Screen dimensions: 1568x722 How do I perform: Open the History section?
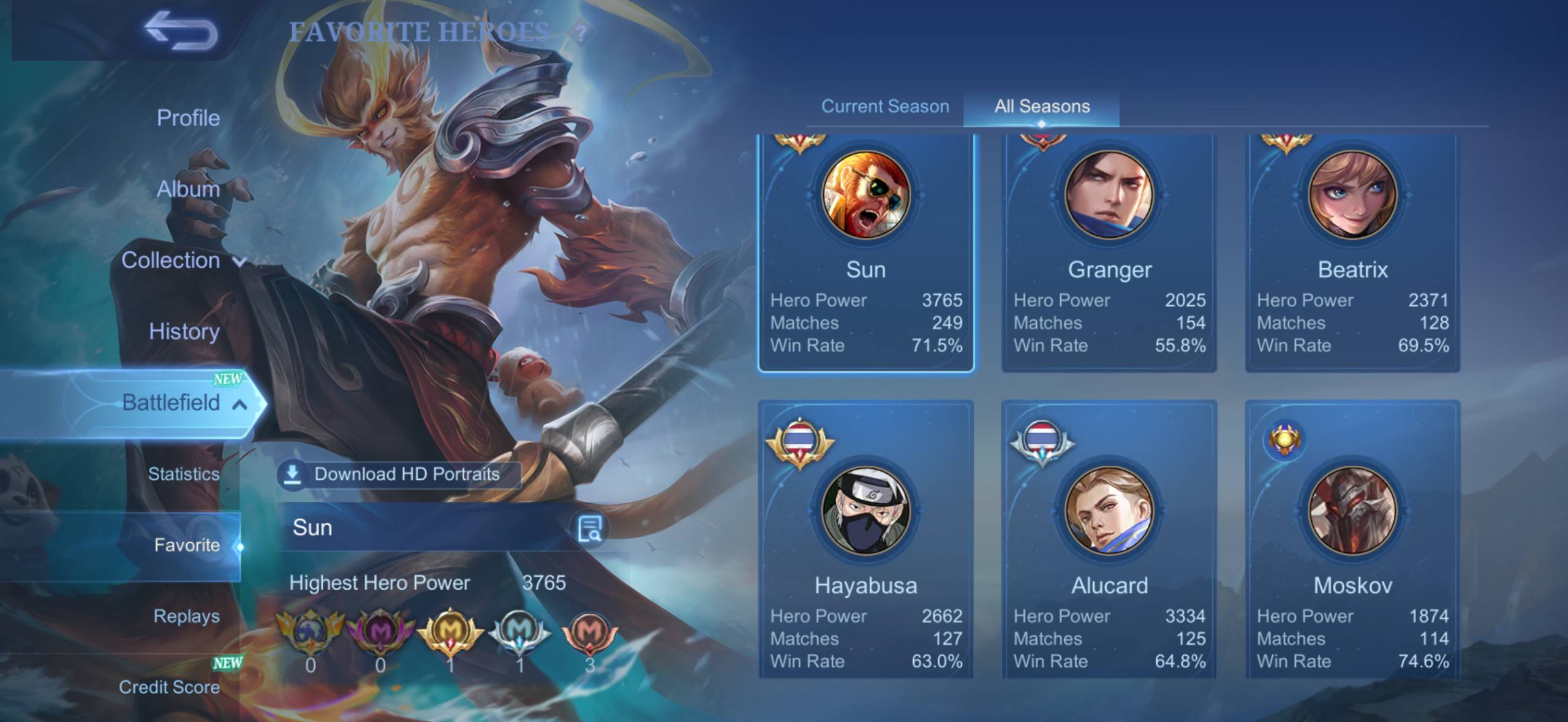184,332
